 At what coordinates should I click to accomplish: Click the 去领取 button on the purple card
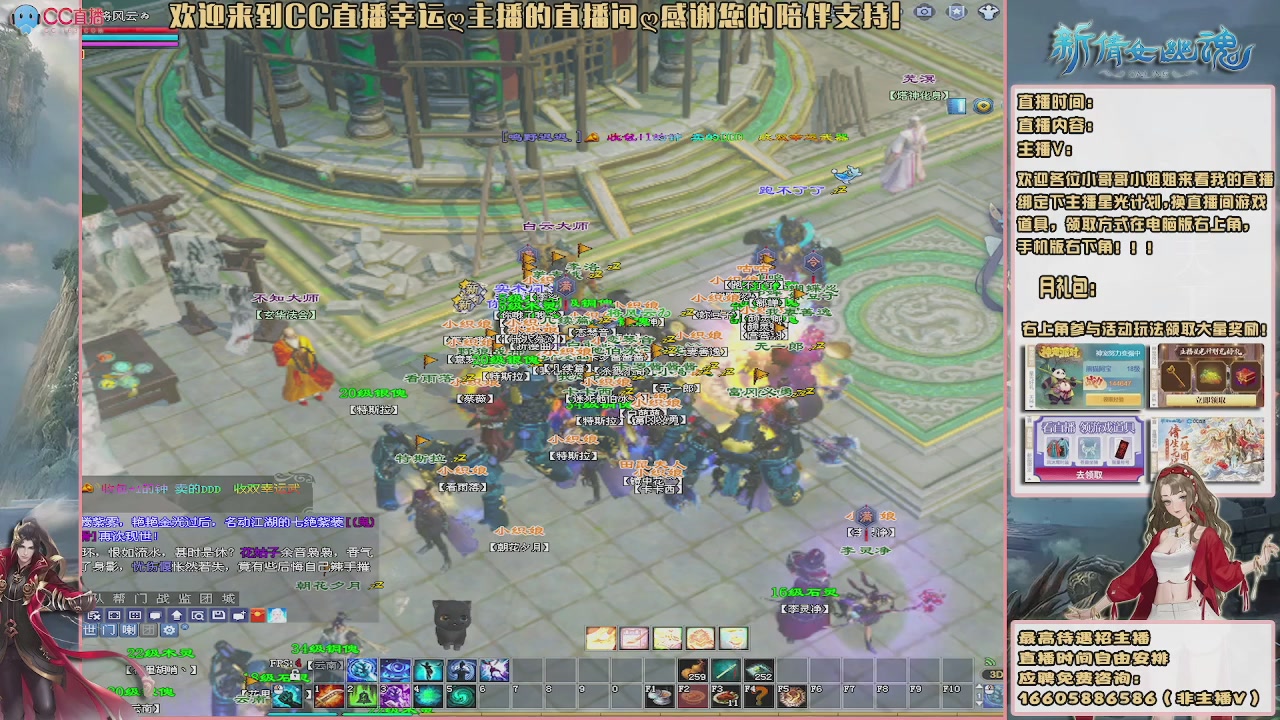click(1090, 474)
